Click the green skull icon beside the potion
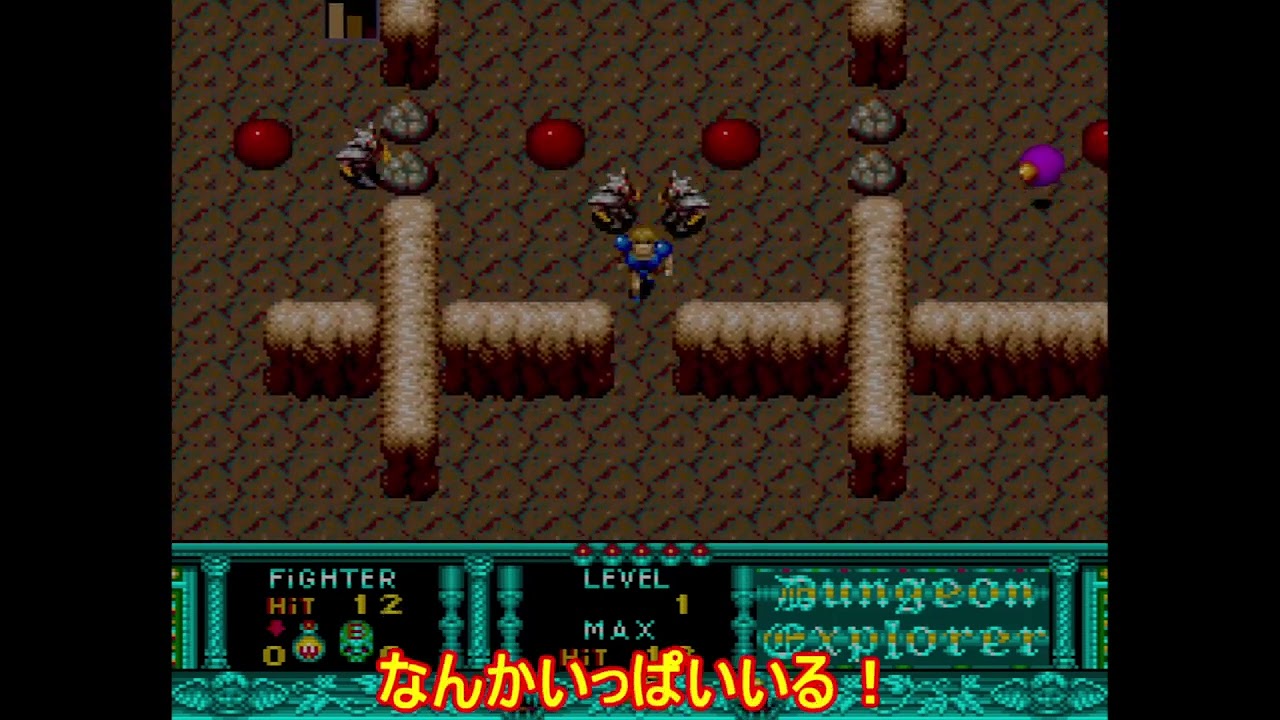 coord(357,642)
